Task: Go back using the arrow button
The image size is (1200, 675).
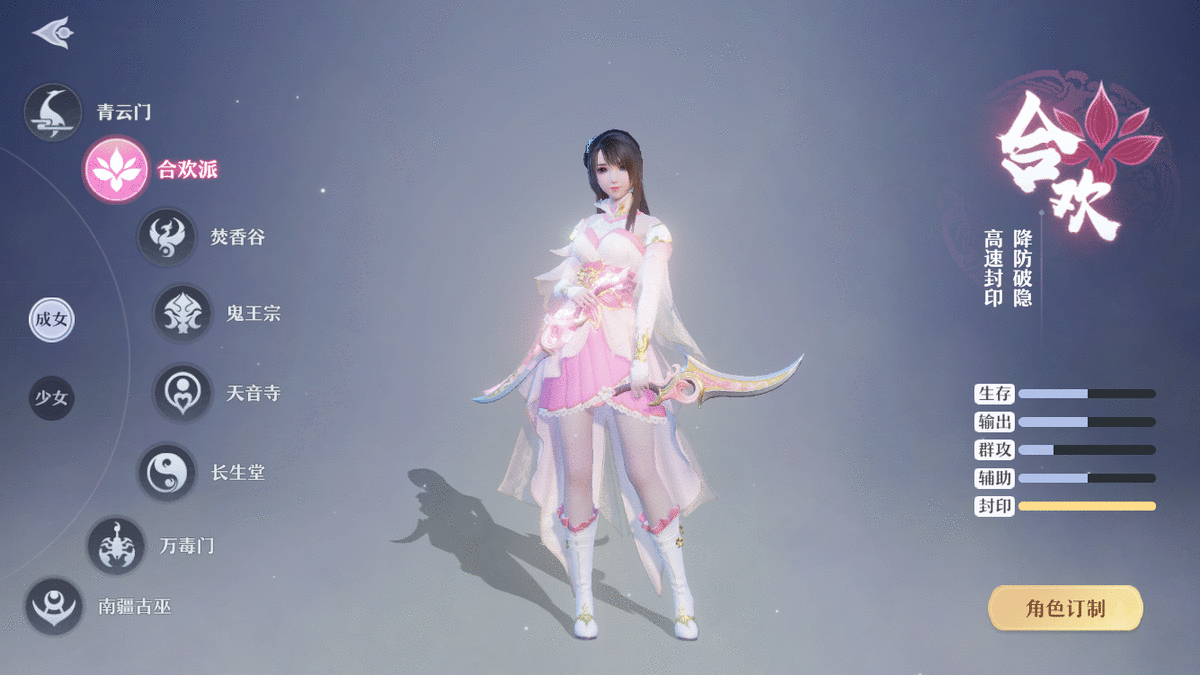Action: pos(51,32)
